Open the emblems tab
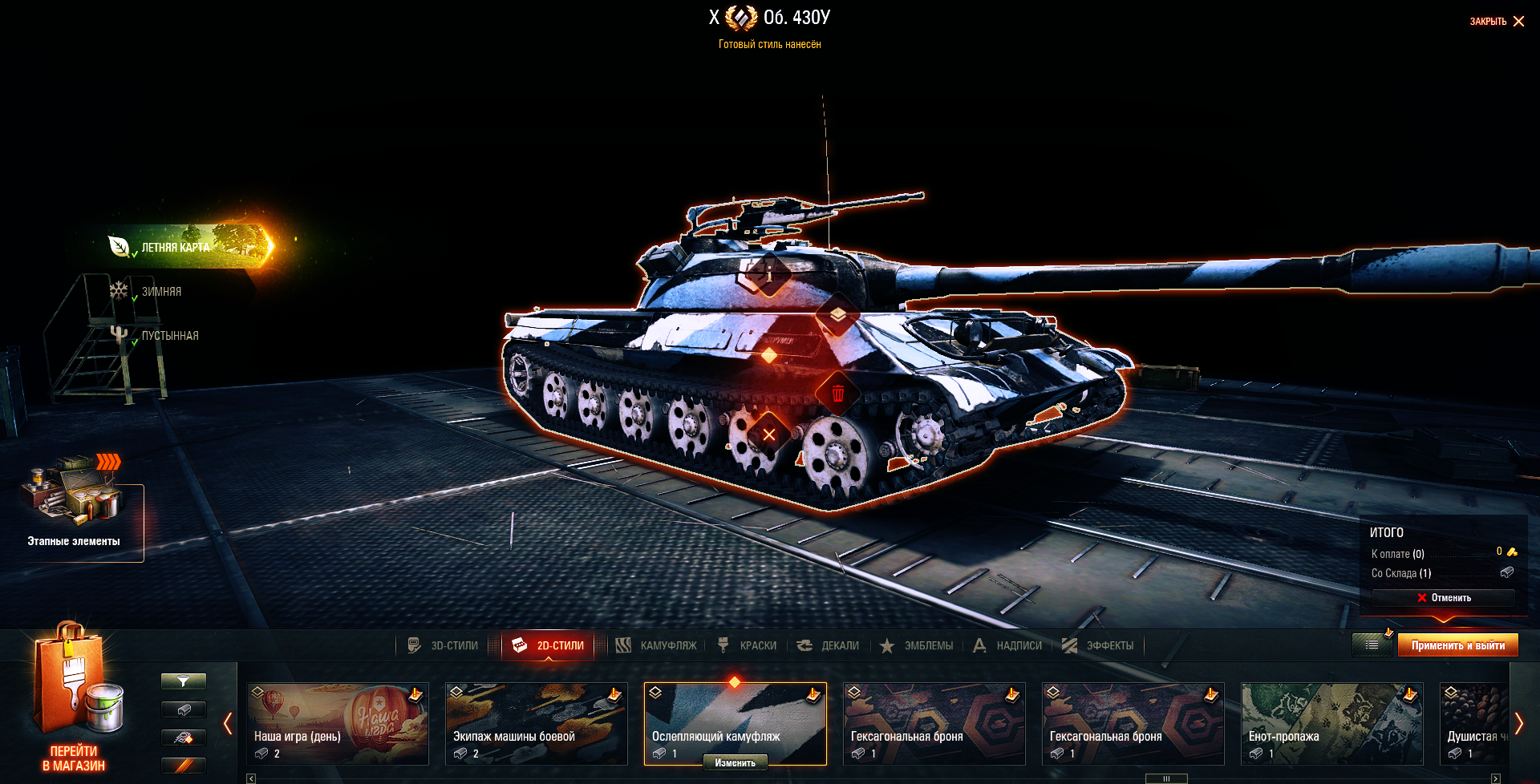Screen dimensions: 1540x784 click(x=917, y=645)
